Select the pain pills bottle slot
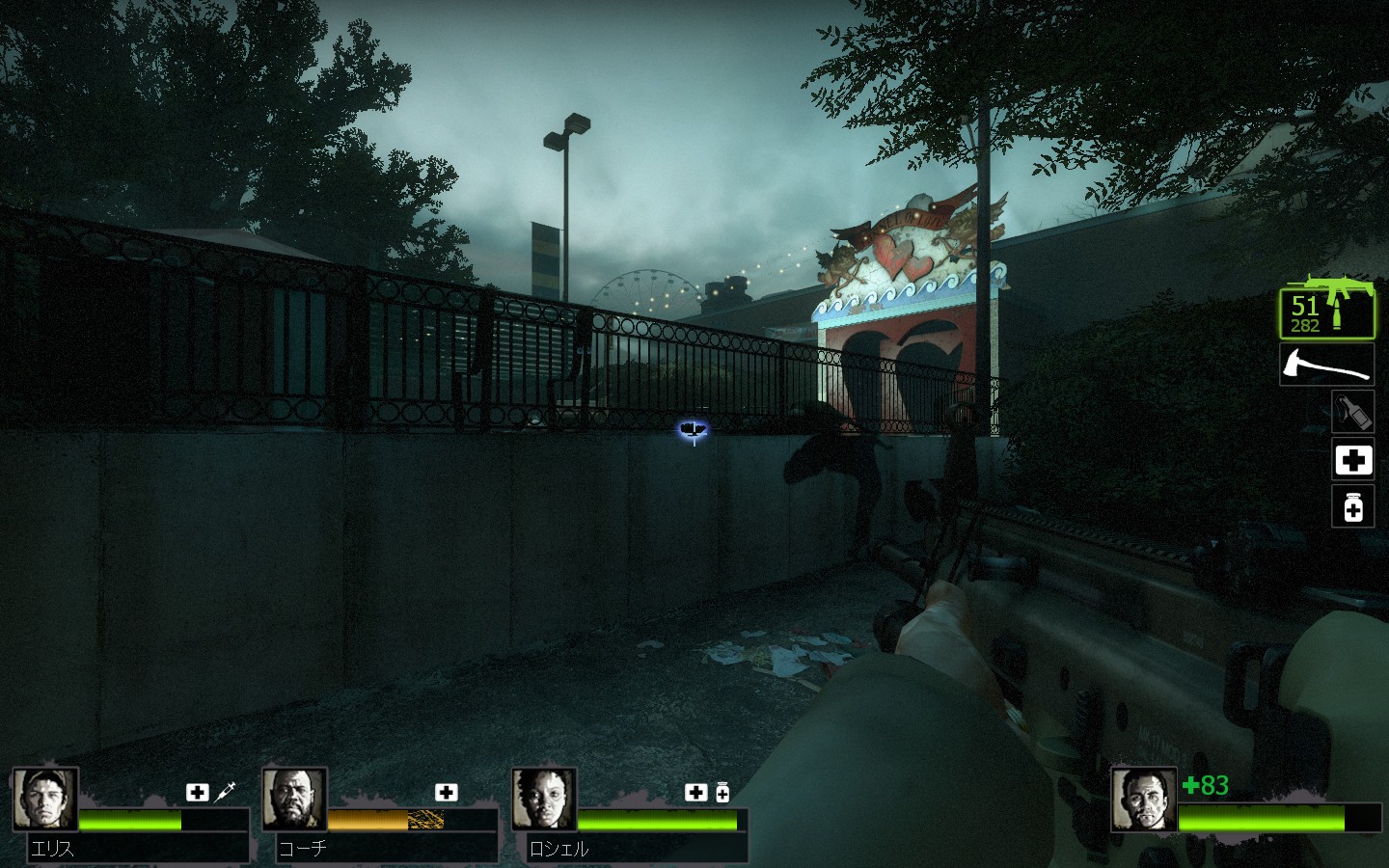The height and width of the screenshot is (868, 1389). 1352,506
